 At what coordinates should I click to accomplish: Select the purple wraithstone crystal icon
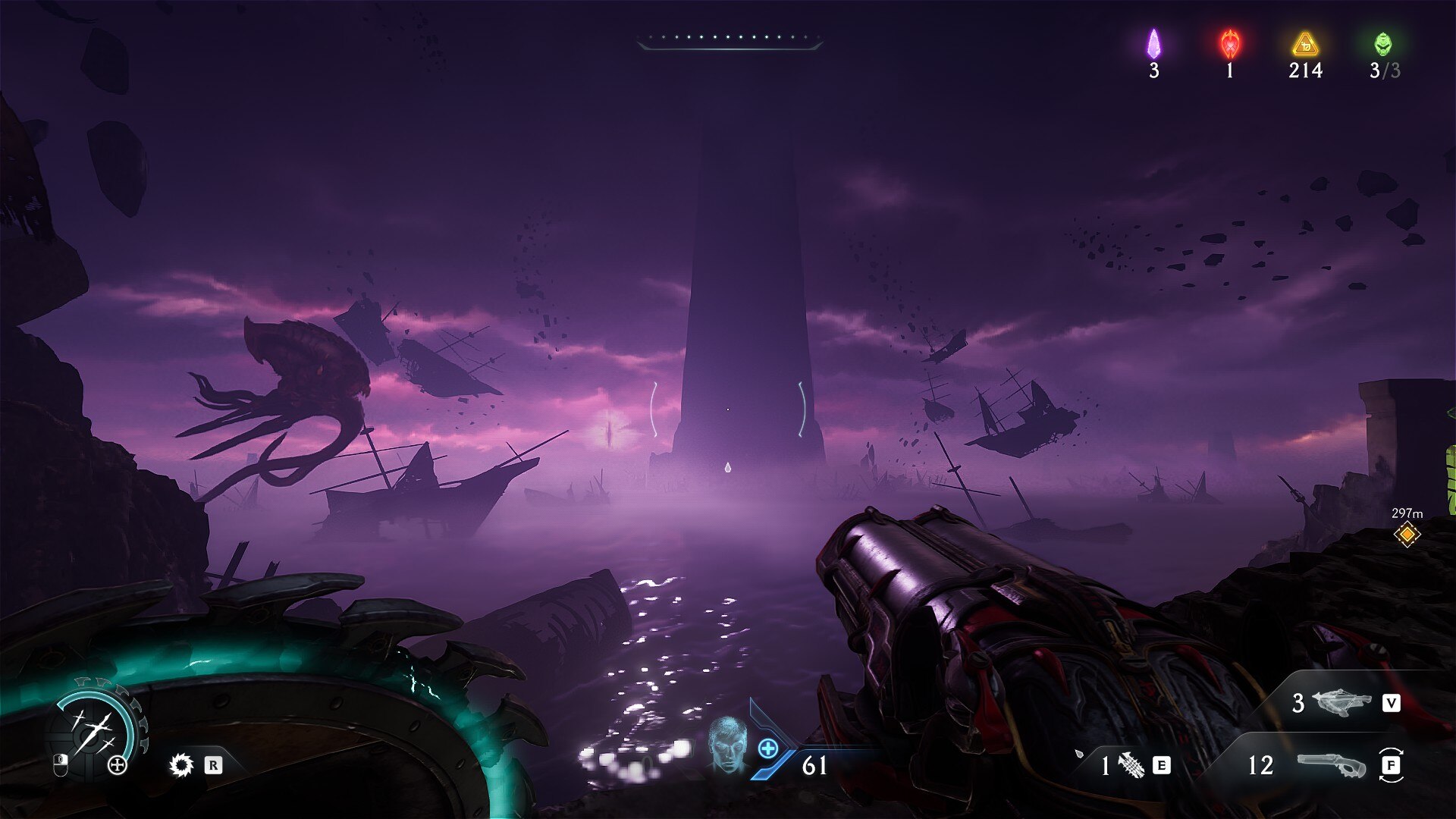pos(1153,44)
